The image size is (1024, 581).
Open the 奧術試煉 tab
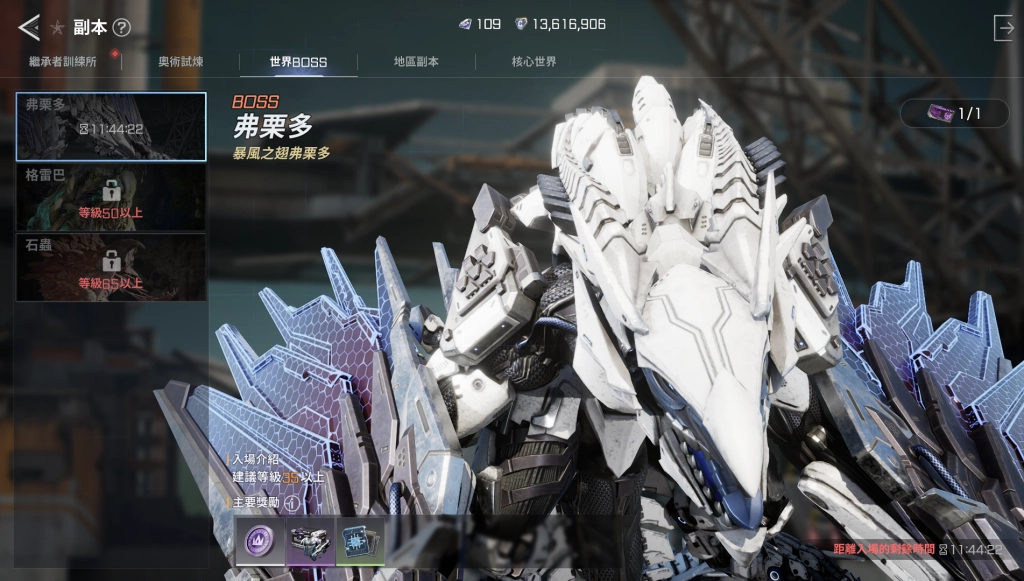(x=180, y=62)
